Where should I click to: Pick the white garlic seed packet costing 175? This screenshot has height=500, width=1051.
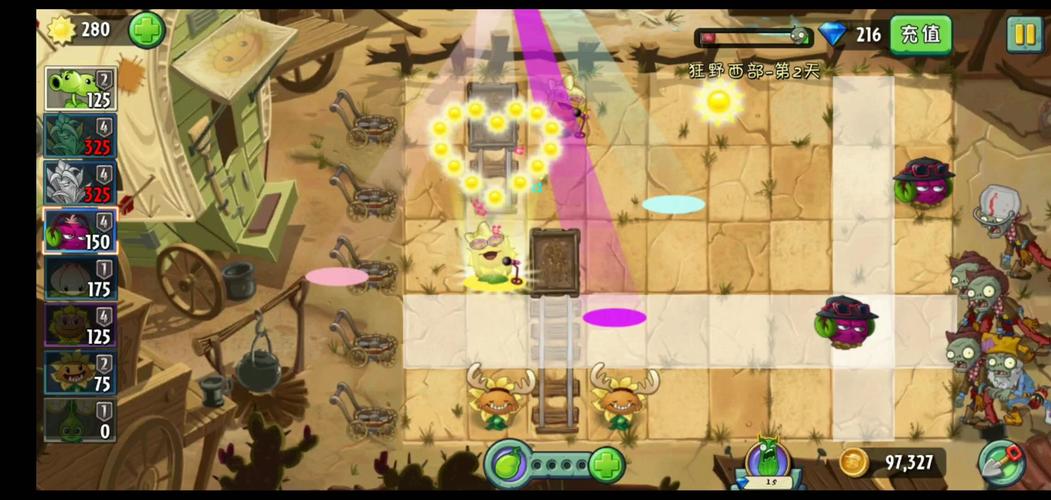pyautogui.click(x=80, y=278)
